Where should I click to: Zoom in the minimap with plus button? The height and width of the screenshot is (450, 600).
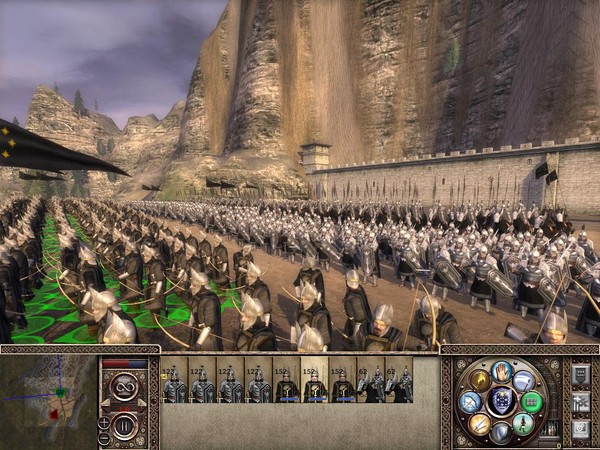point(104,421)
